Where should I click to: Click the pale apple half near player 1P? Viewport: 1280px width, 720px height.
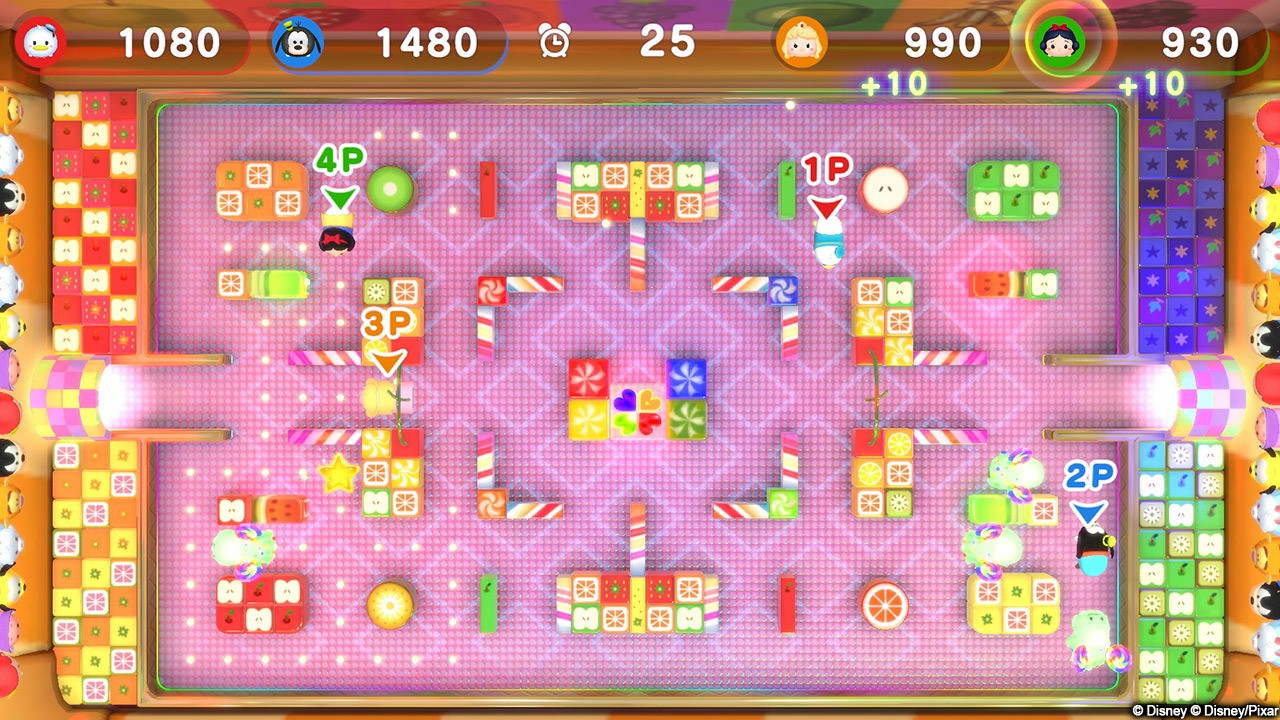[885, 188]
